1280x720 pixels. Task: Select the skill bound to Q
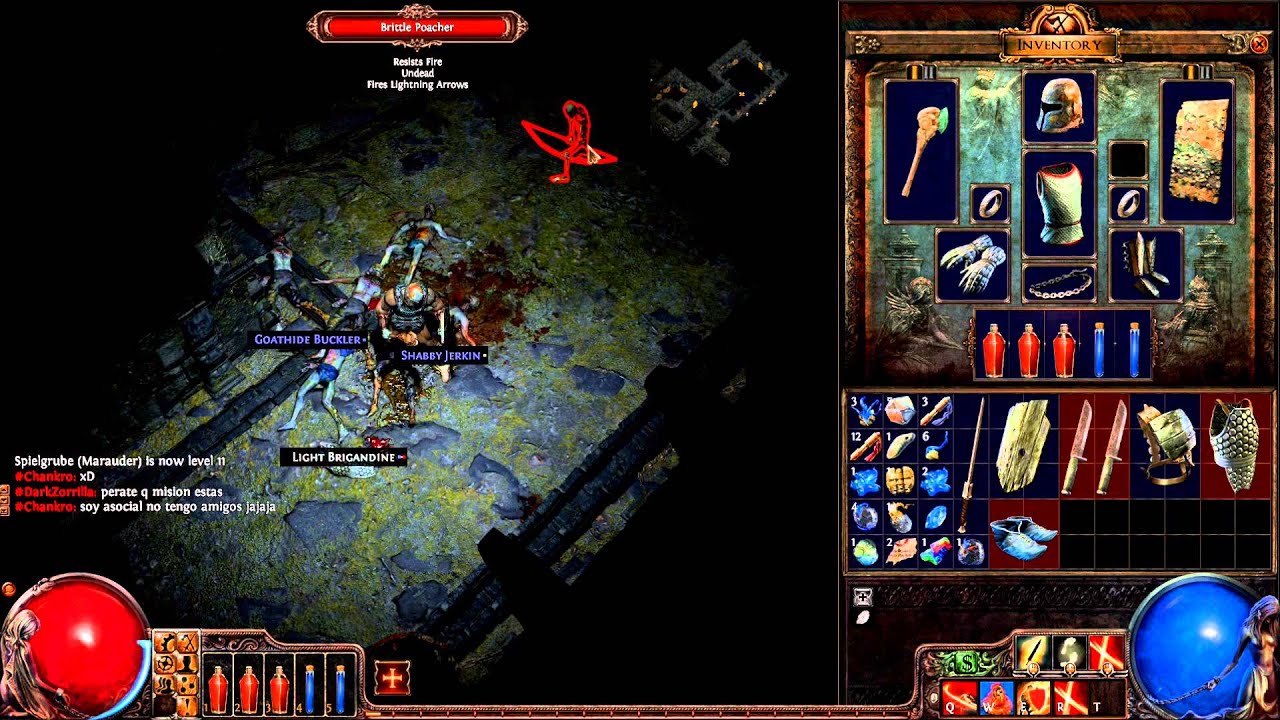(x=959, y=695)
